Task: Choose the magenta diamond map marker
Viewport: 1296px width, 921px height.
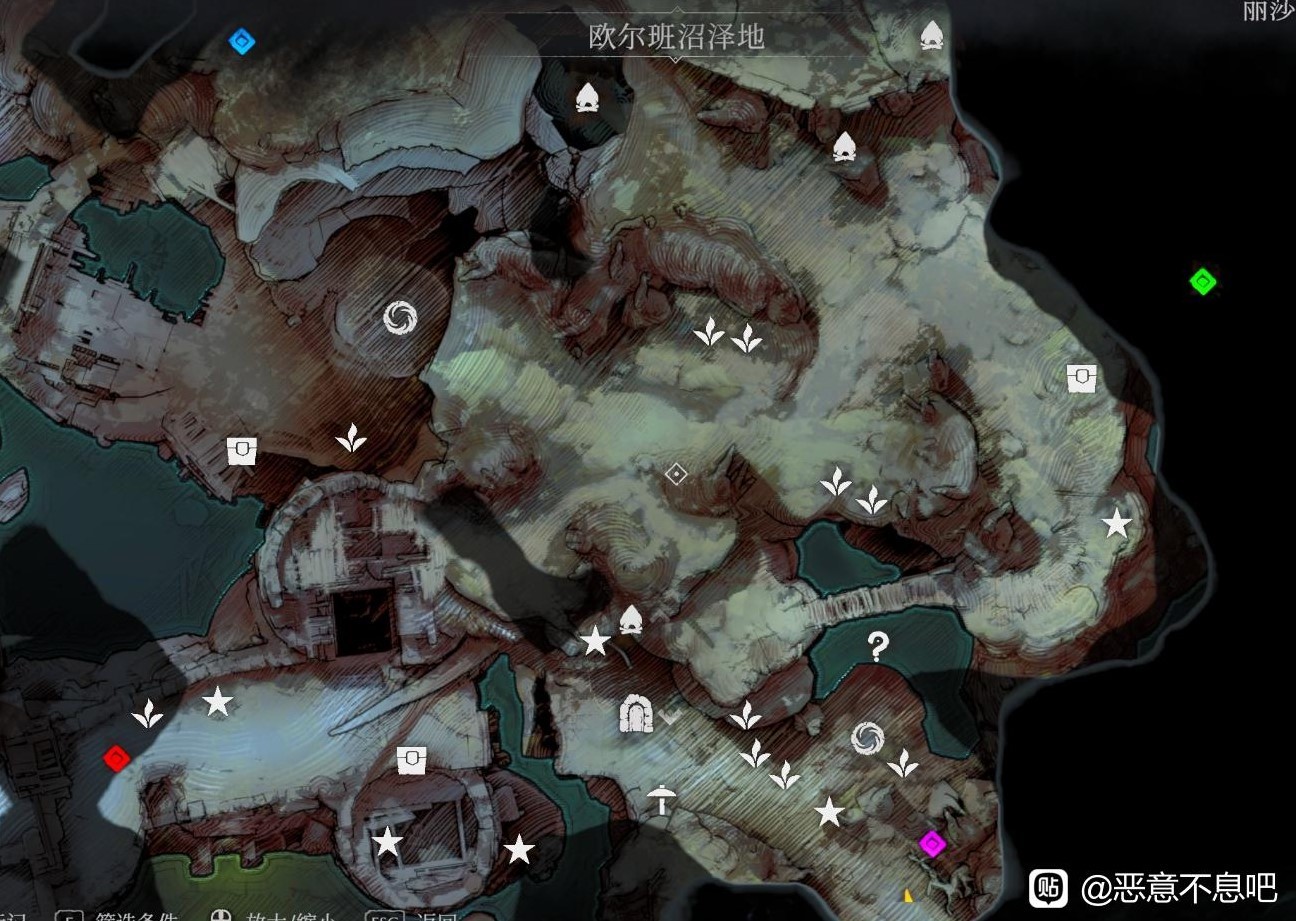Action: point(932,845)
